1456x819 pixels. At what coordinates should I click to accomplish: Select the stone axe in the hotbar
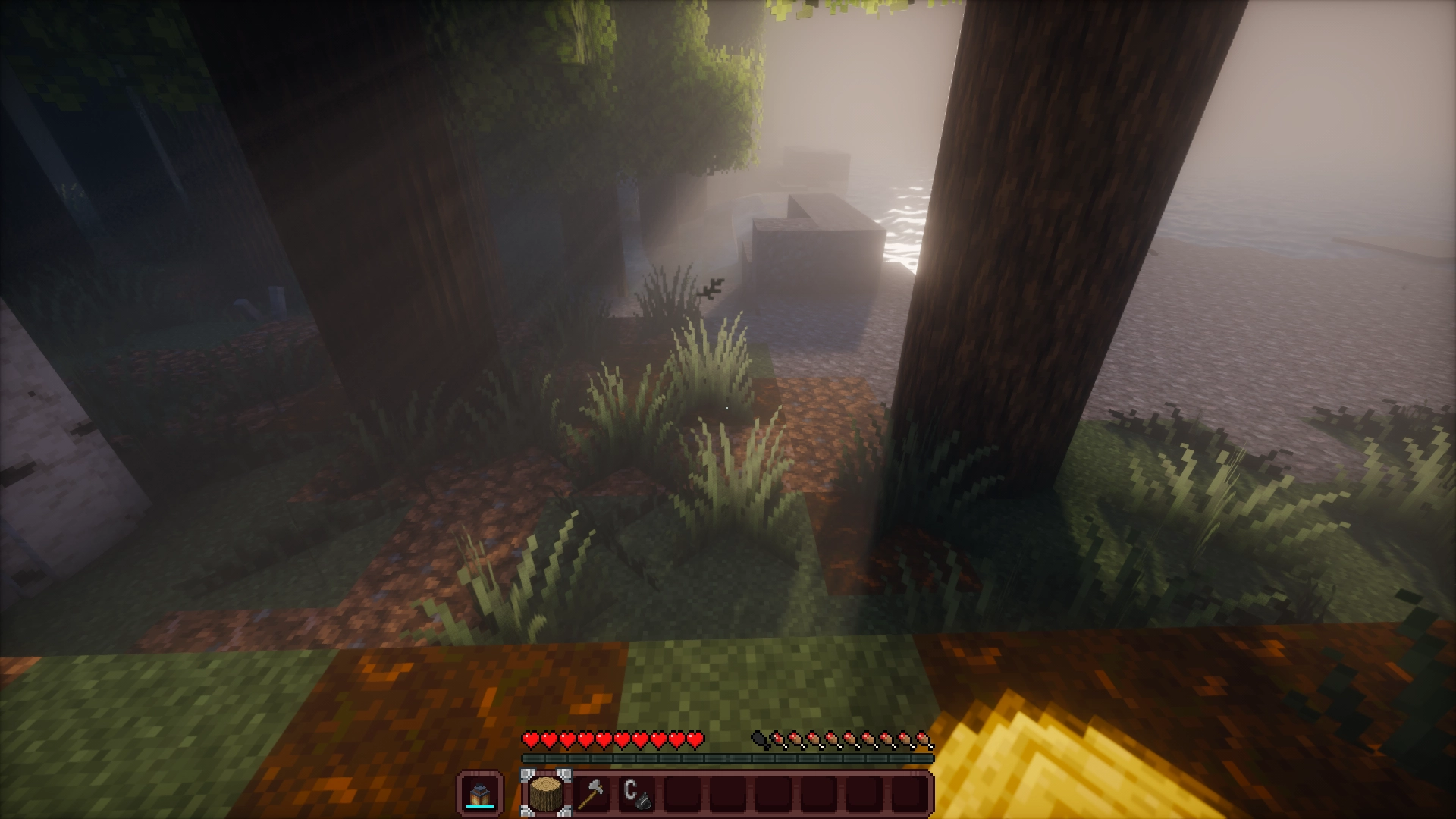593,795
